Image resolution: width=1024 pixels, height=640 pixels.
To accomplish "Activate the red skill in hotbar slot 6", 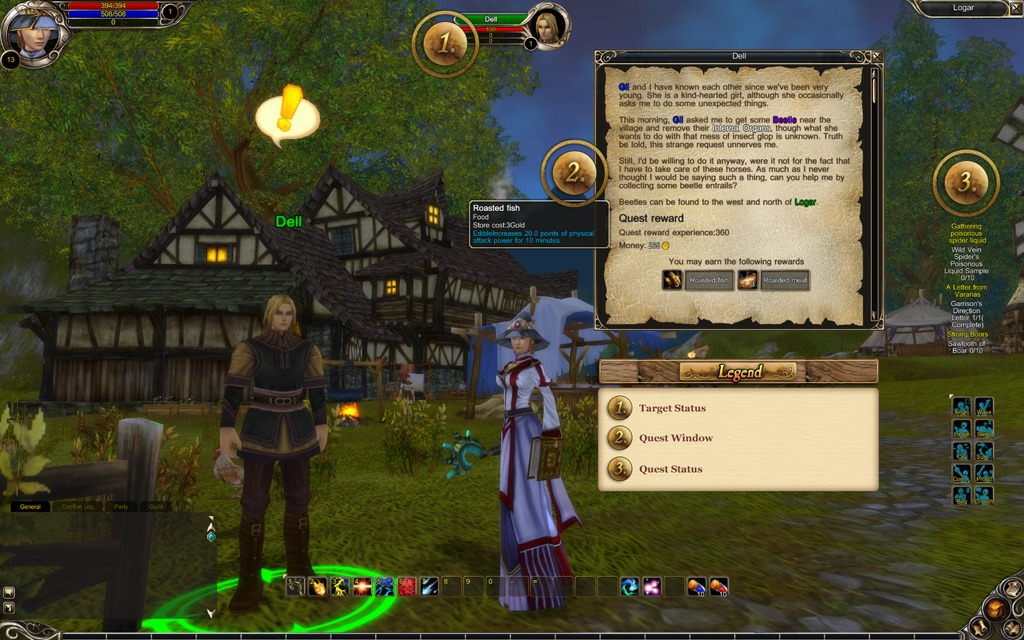I will pyautogui.click(x=407, y=586).
